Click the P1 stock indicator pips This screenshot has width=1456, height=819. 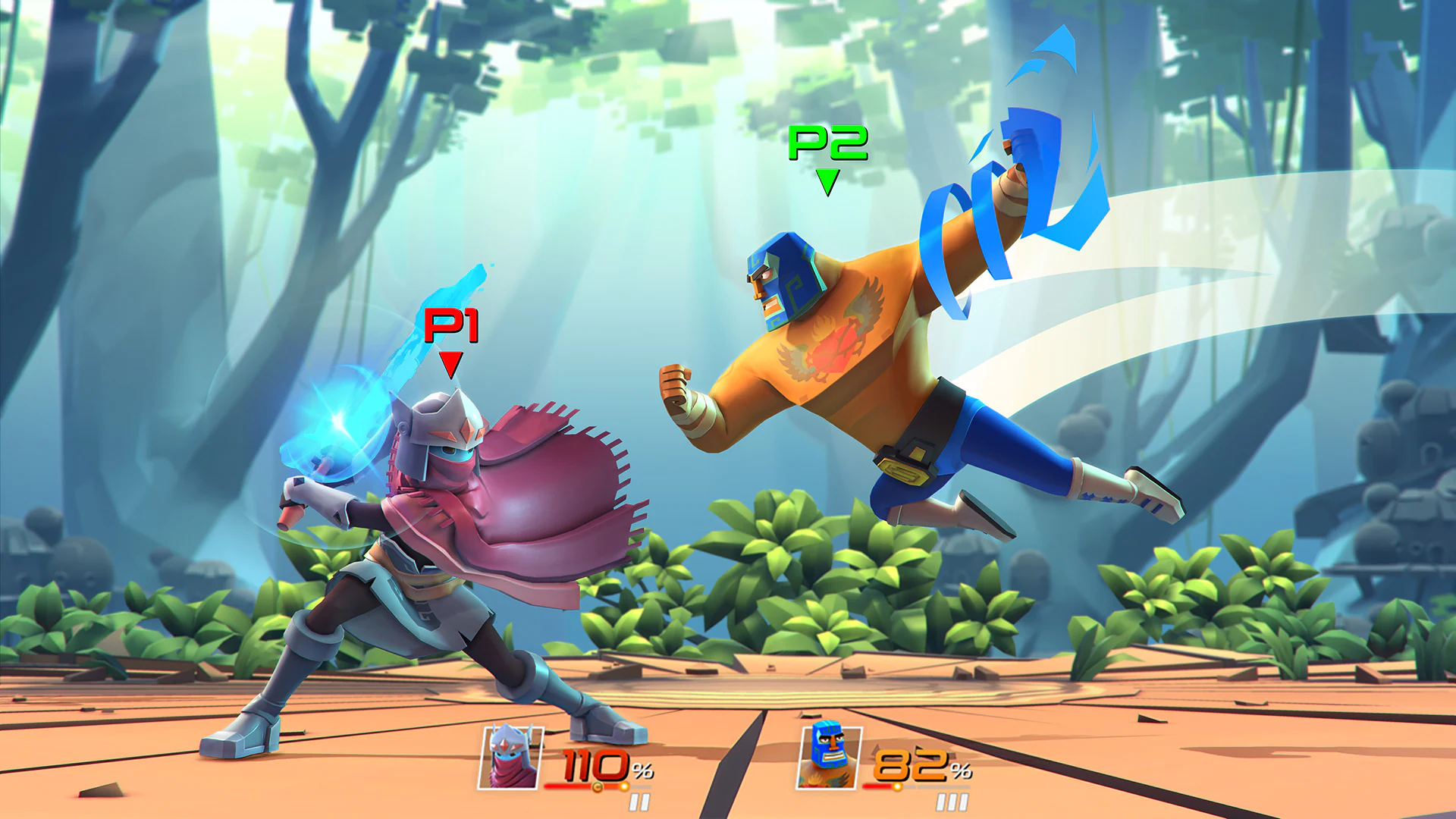639,800
